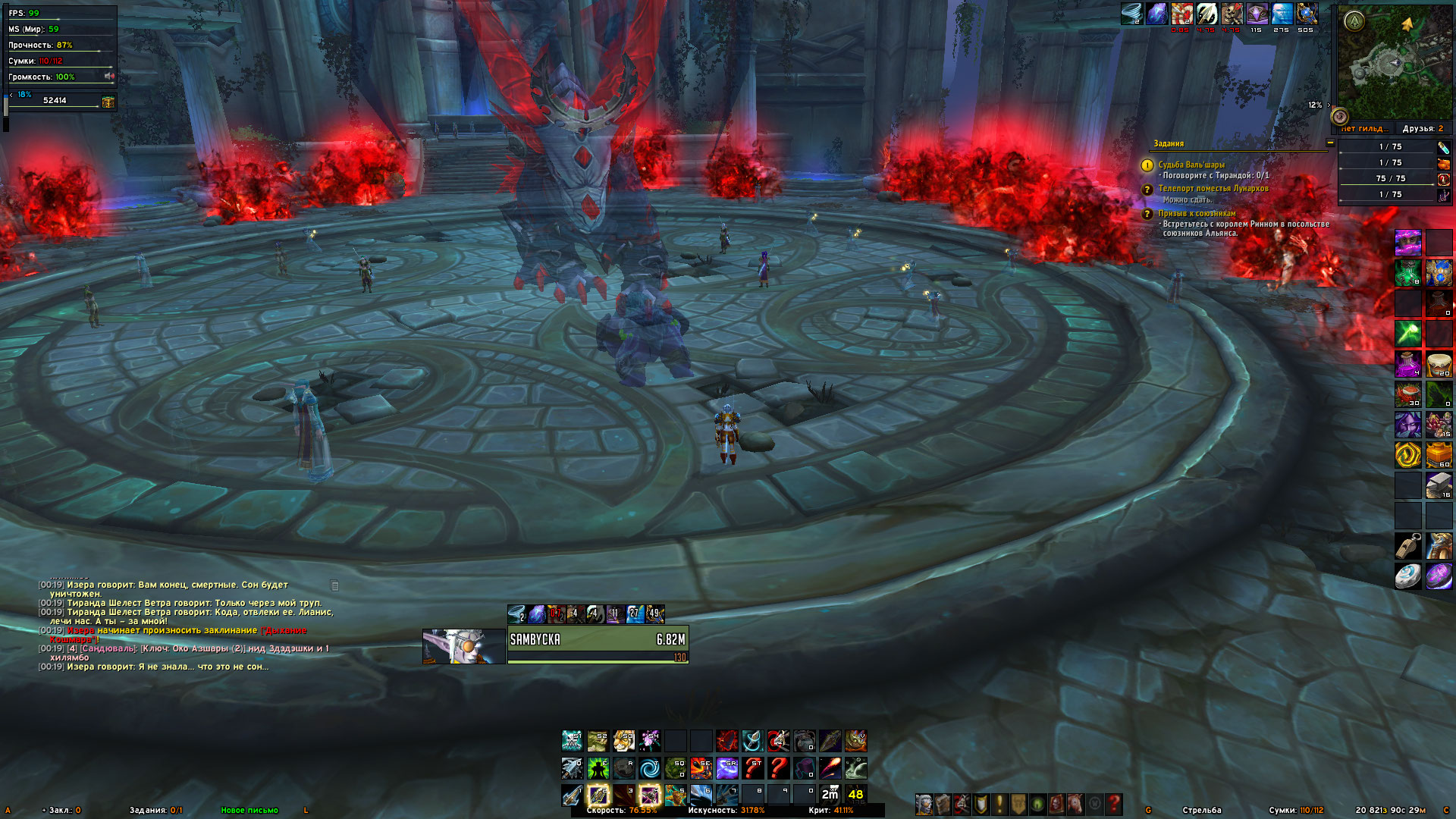Open the Друзья friends list
Screen dimensions: 1456x819
(1423, 129)
